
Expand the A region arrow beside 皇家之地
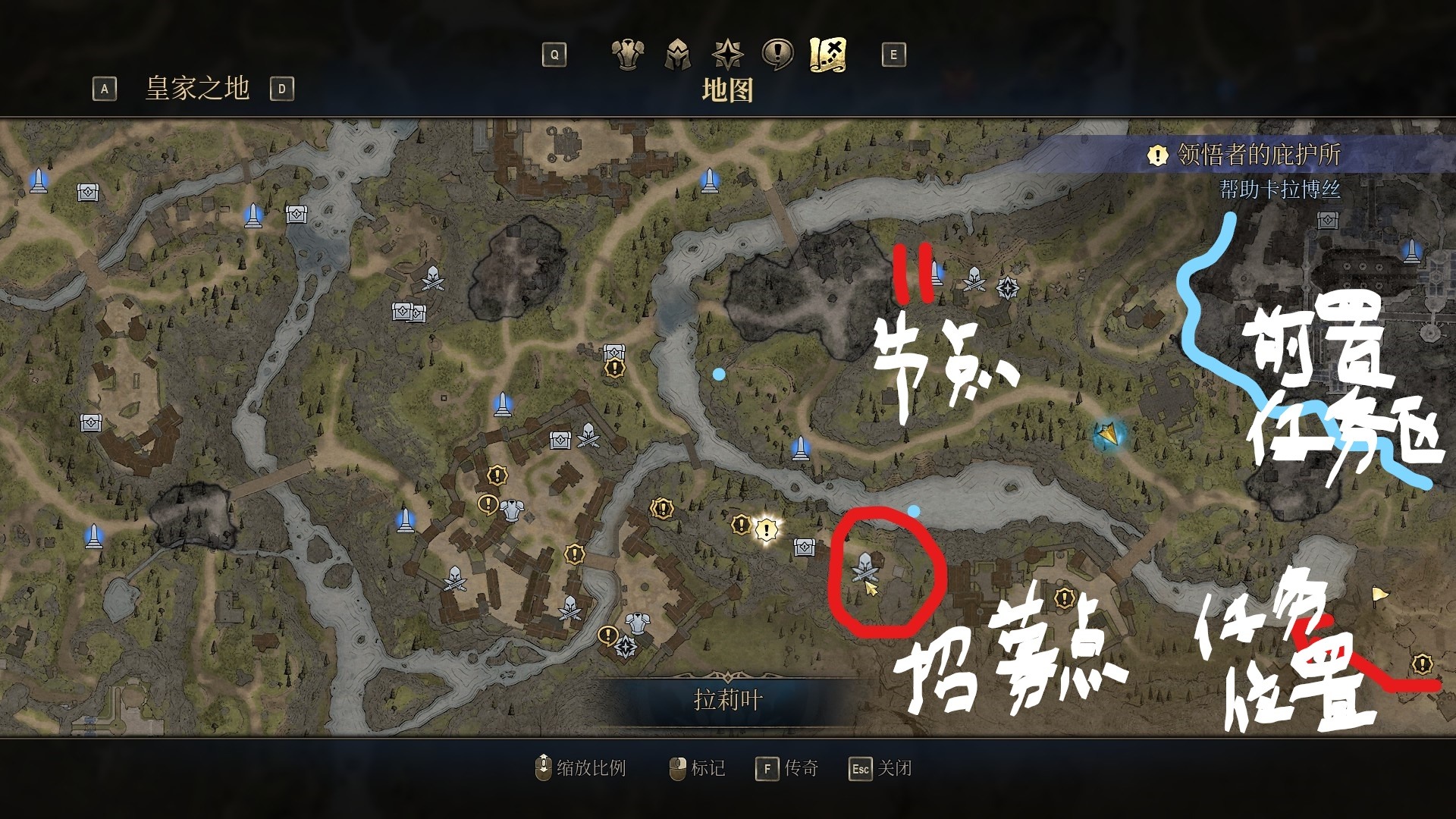pos(104,89)
